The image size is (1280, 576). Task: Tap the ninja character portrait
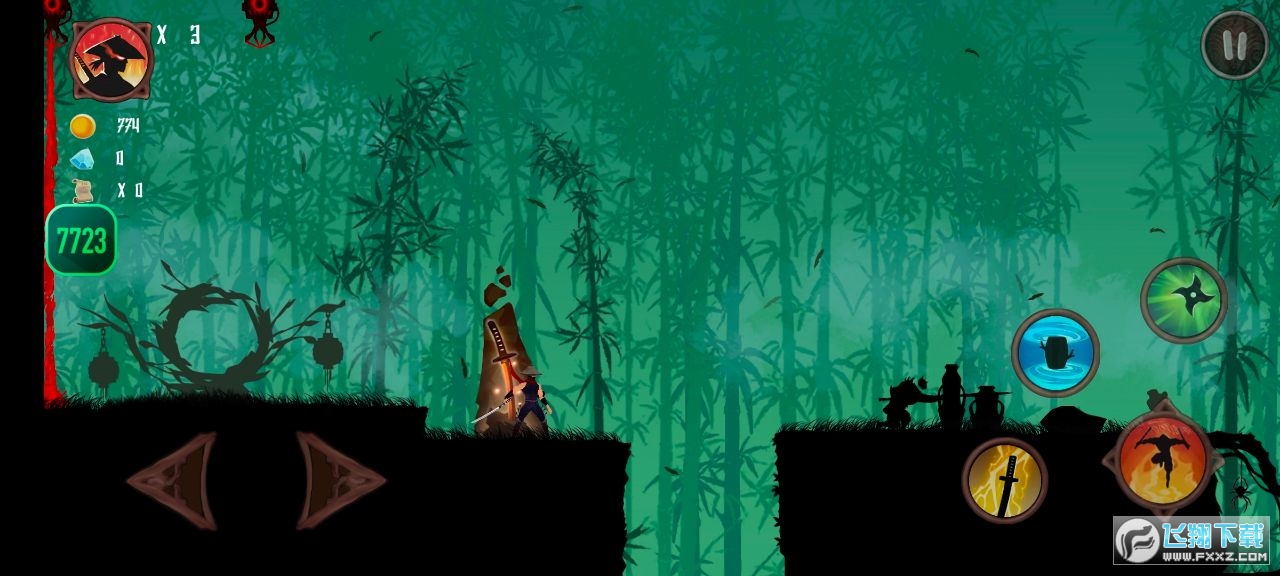[x=110, y=60]
